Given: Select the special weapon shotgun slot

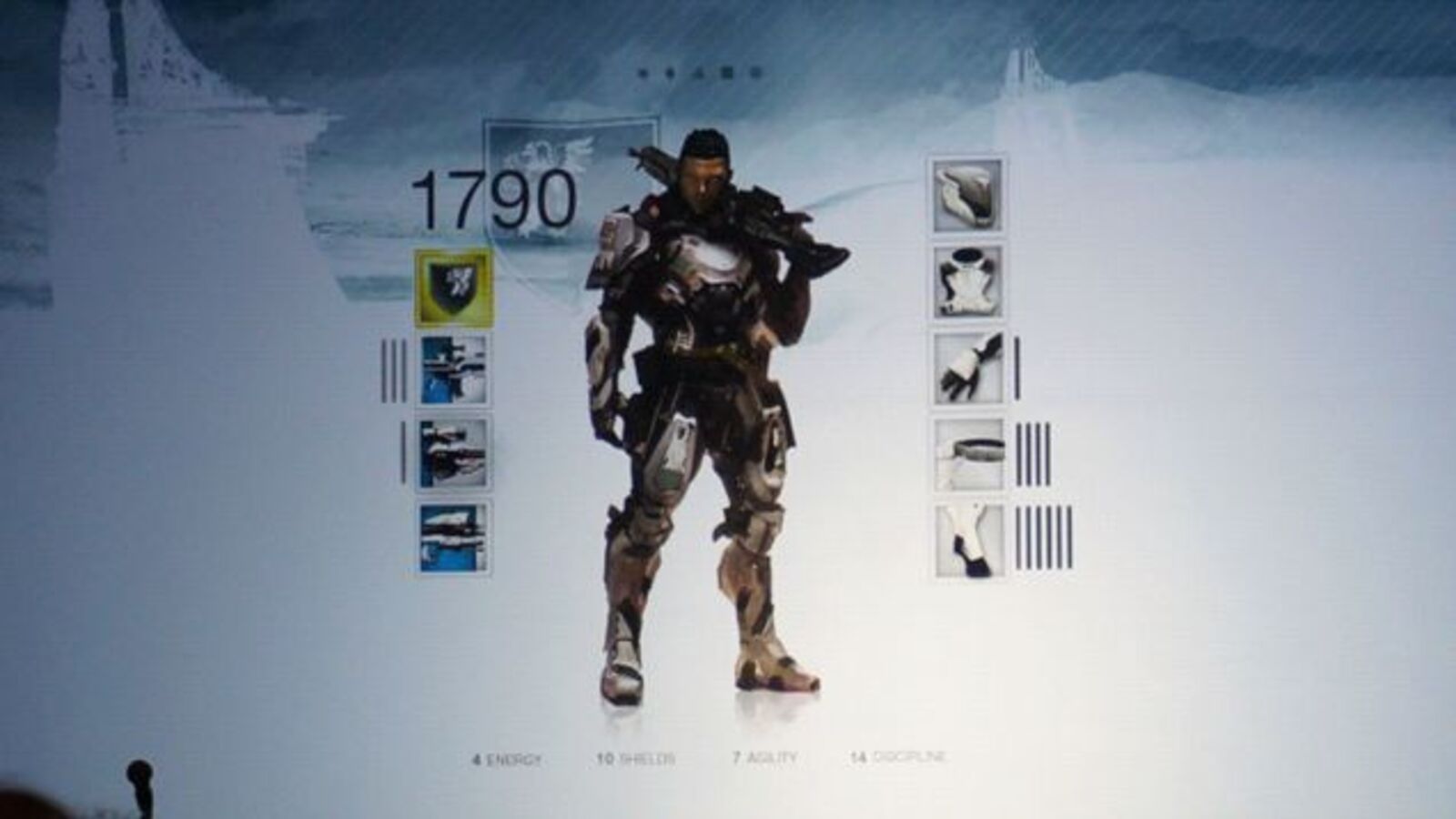Looking at the screenshot, I should click(x=453, y=453).
